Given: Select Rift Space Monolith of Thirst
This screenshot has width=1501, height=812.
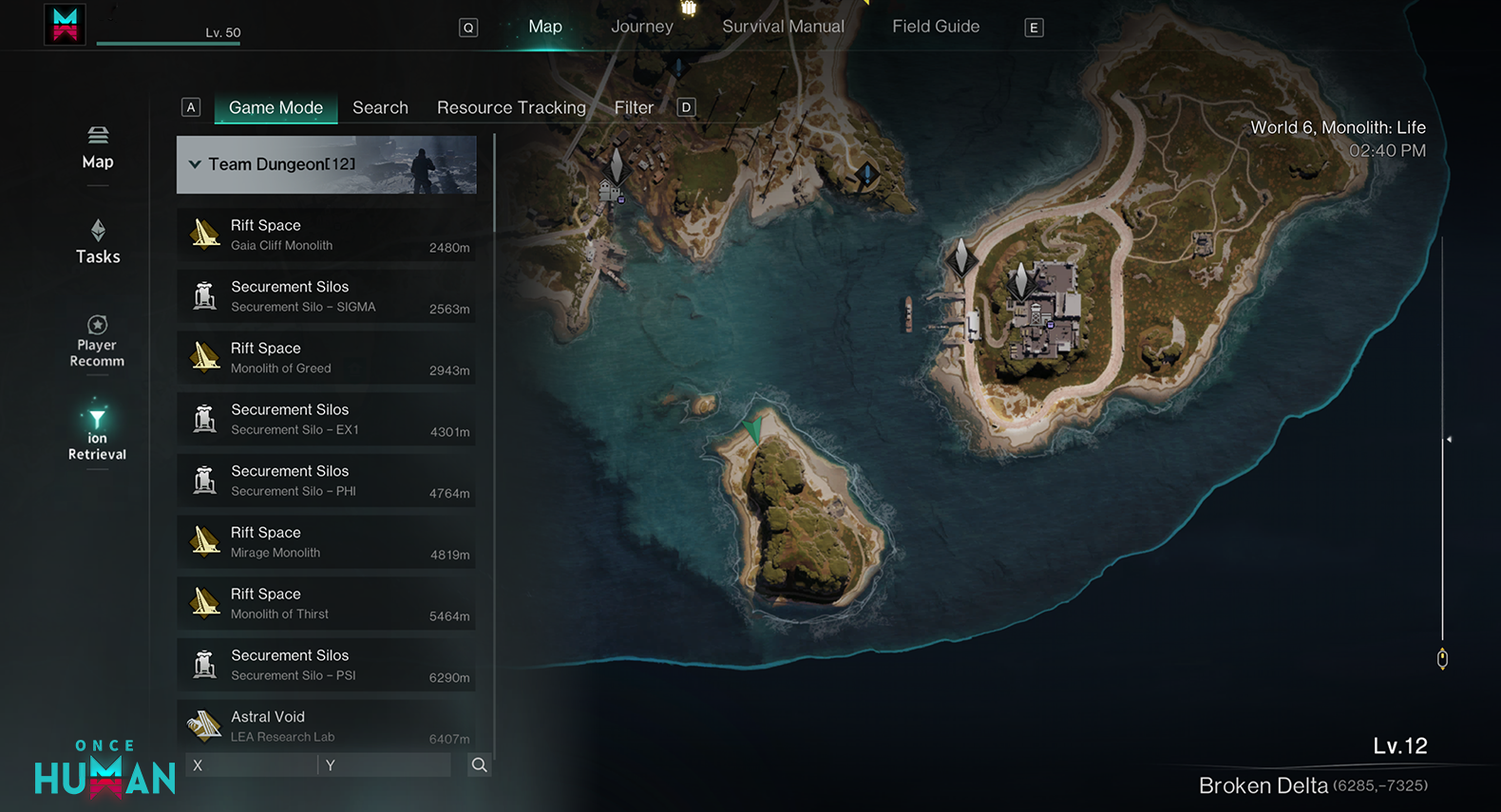Looking at the screenshot, I should click(x=326, y=603).
